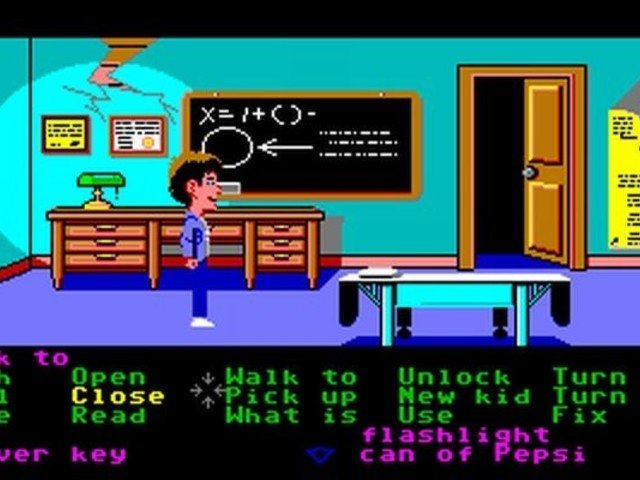Select the Open verb
The height and width of the screenshot is (480, 640).
108,377
